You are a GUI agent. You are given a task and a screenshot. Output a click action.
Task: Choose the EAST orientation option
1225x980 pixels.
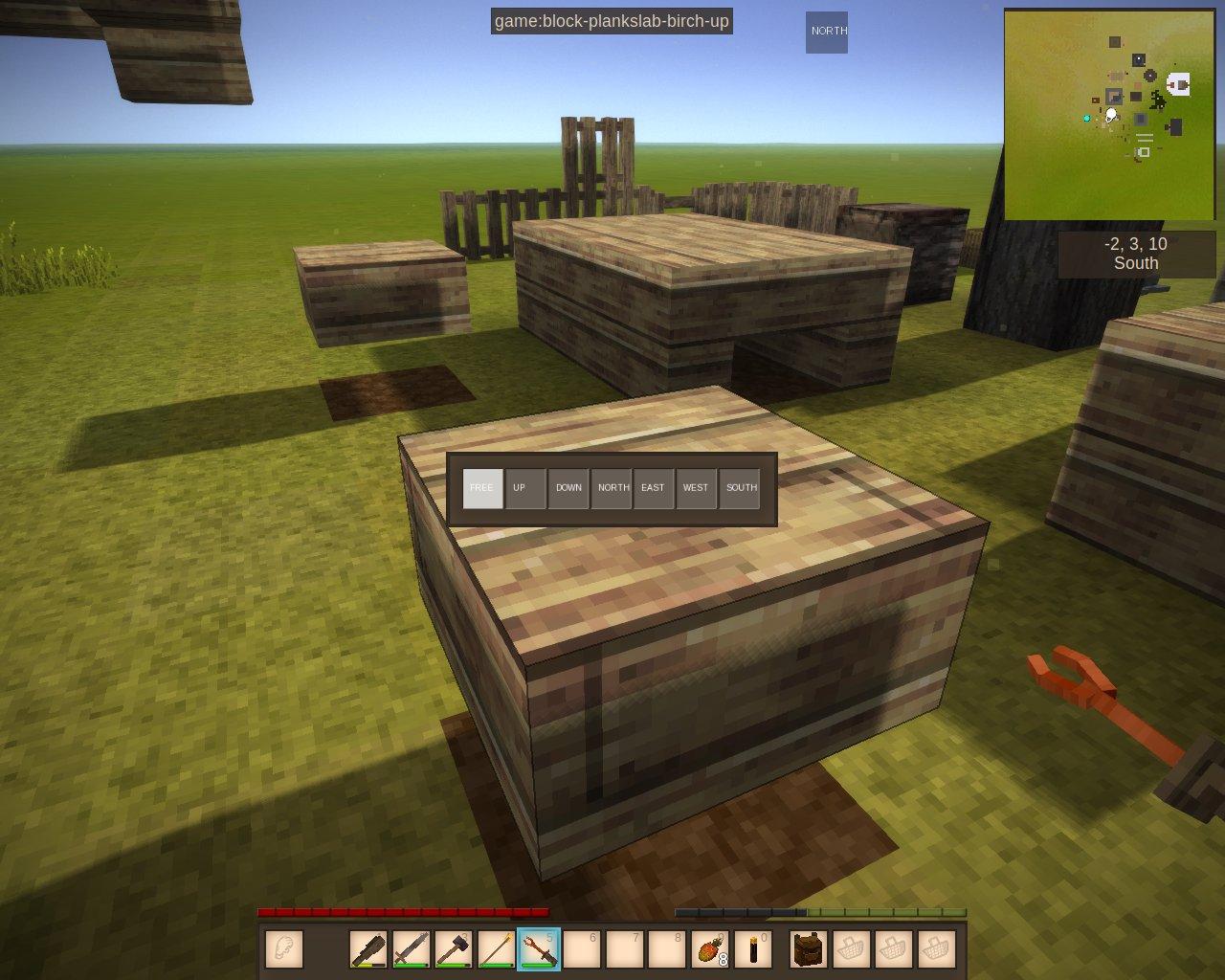654,488
